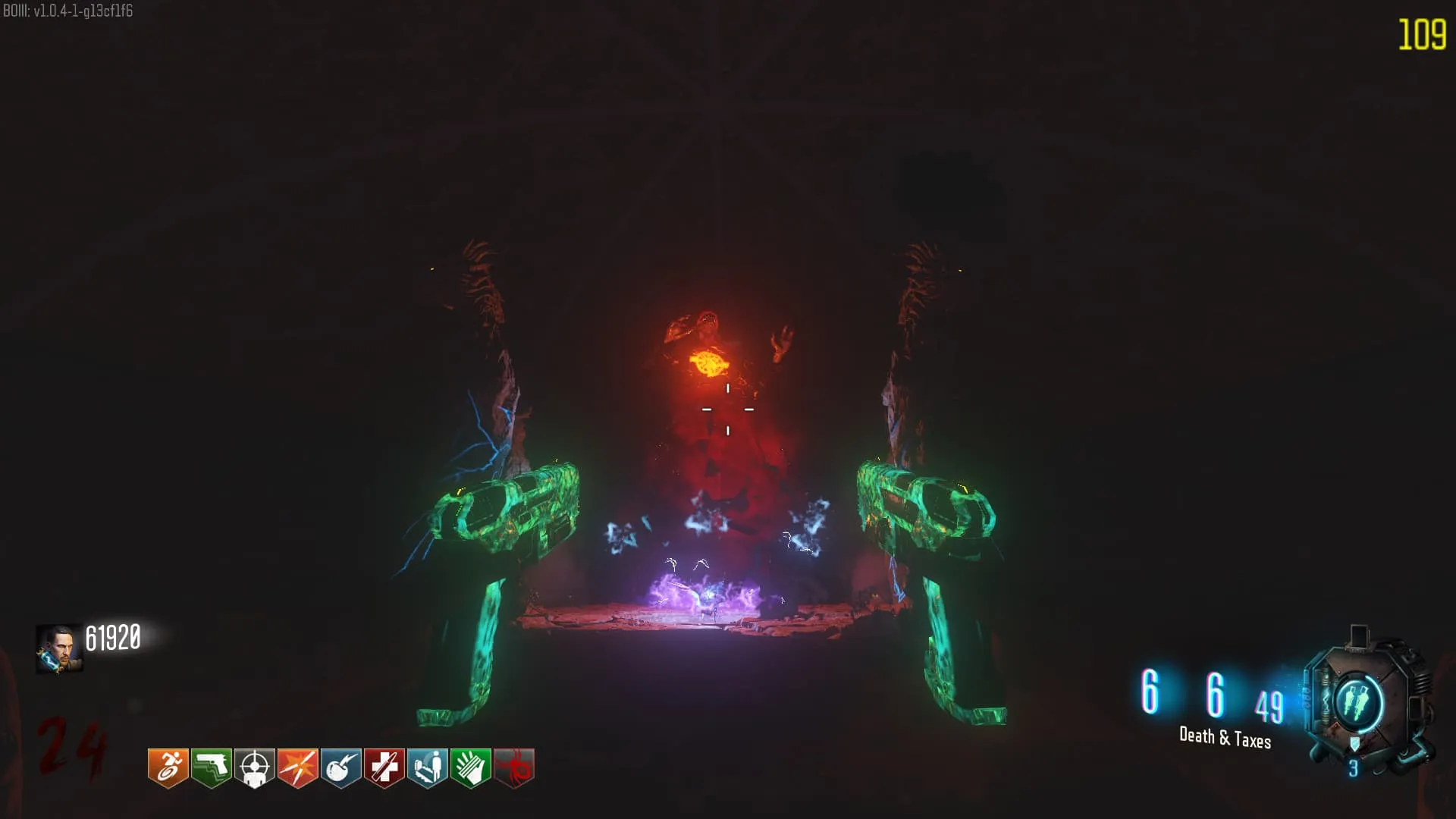This screenshot has height=819, width=1456.
Task: Choose the orange crossed-bullets Double Tap perk
Action: [297, 767]
